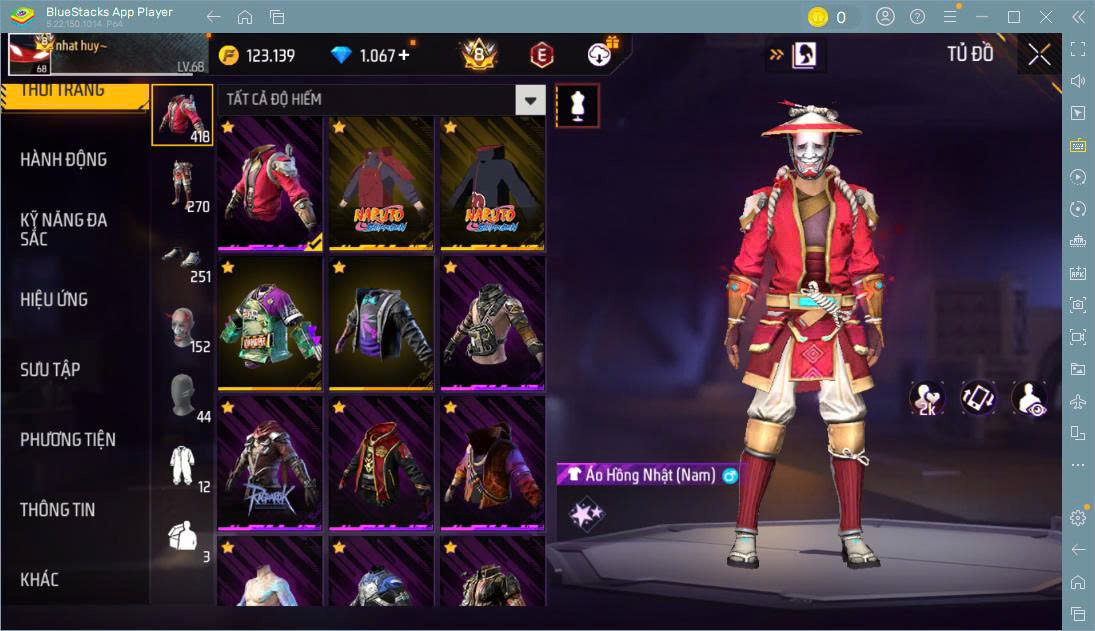Pick the green patterned jacket item

(x=270, y=322)
